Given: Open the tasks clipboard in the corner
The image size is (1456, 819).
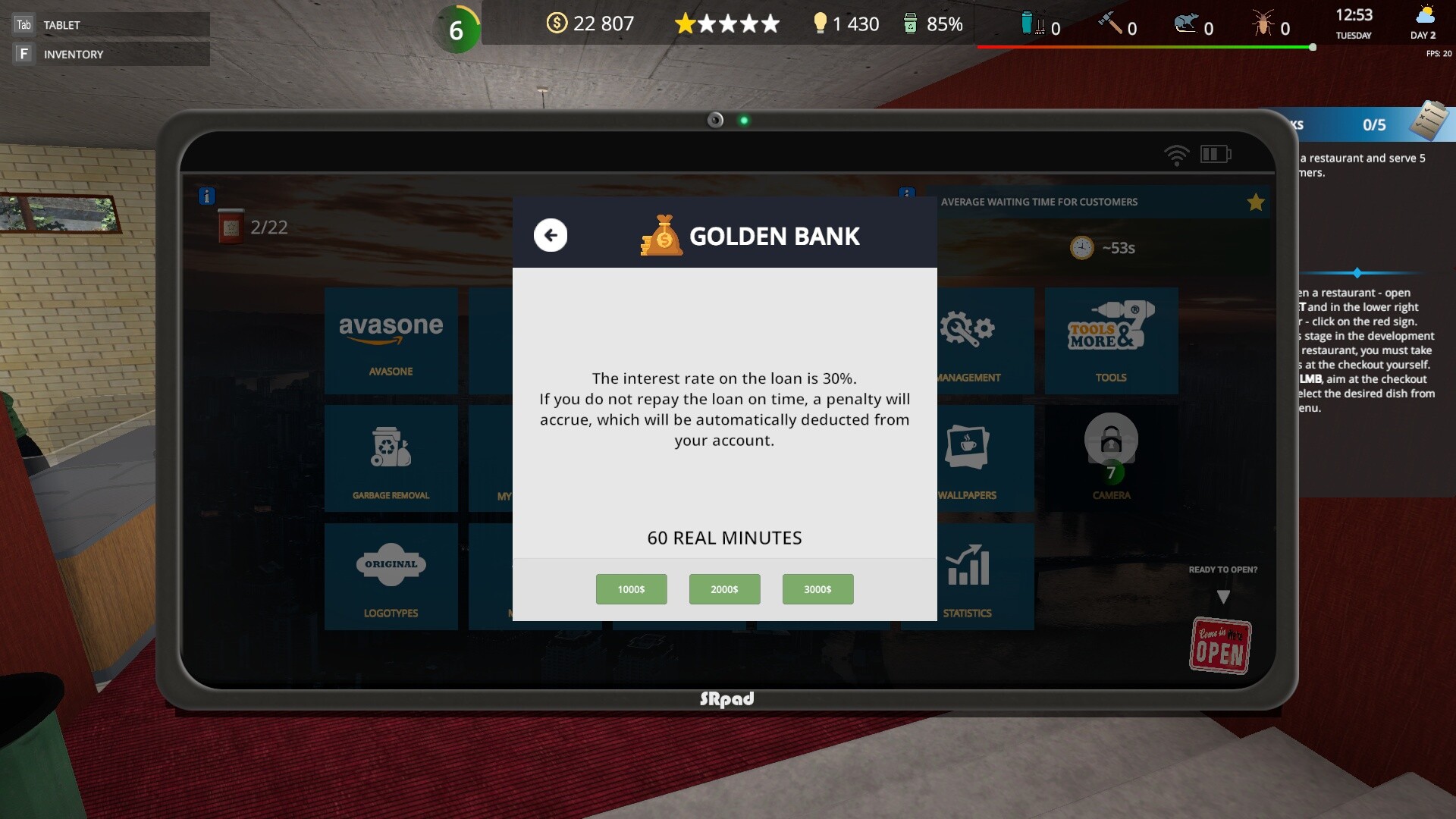Looking at the screenshot, I should point(1430,121).
